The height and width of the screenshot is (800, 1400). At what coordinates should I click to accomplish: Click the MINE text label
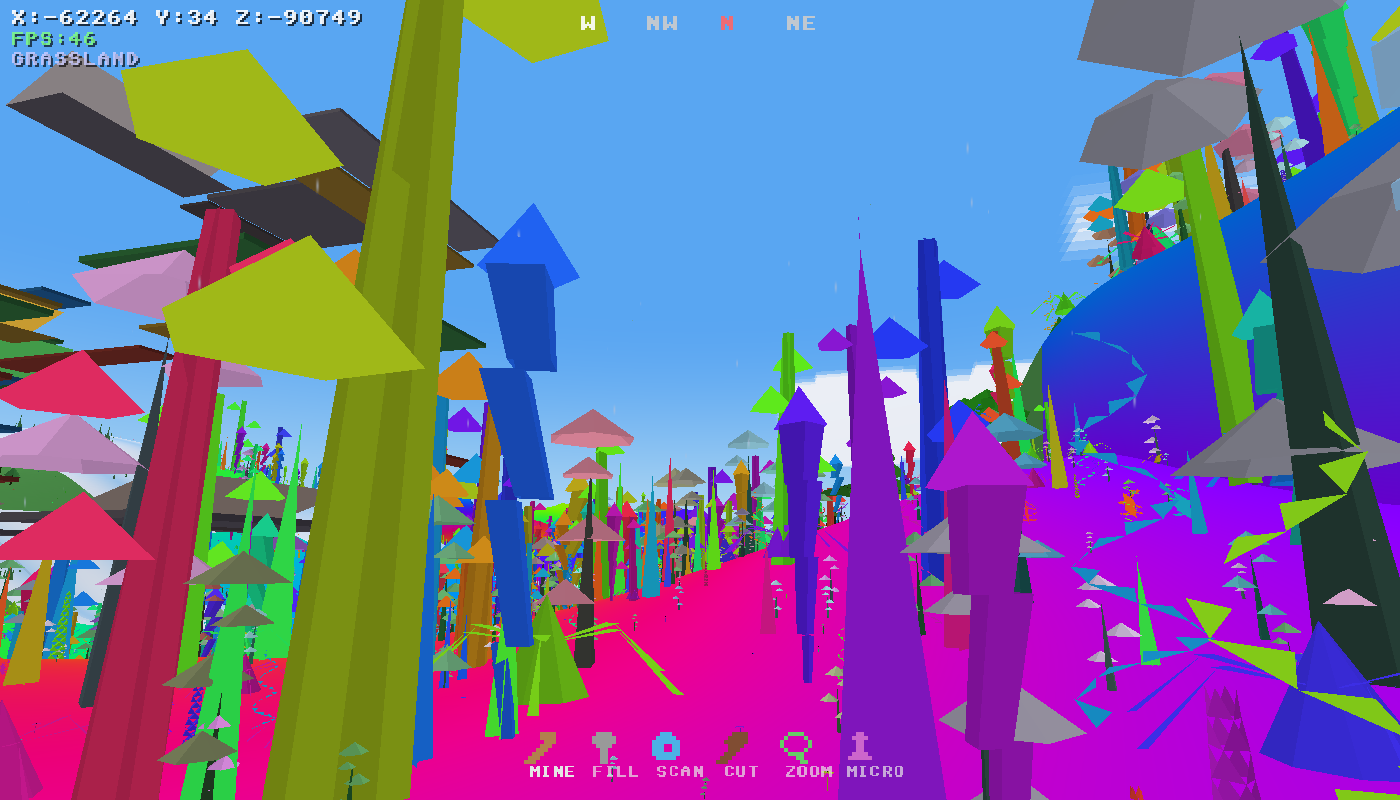click(x=551, y=772)
